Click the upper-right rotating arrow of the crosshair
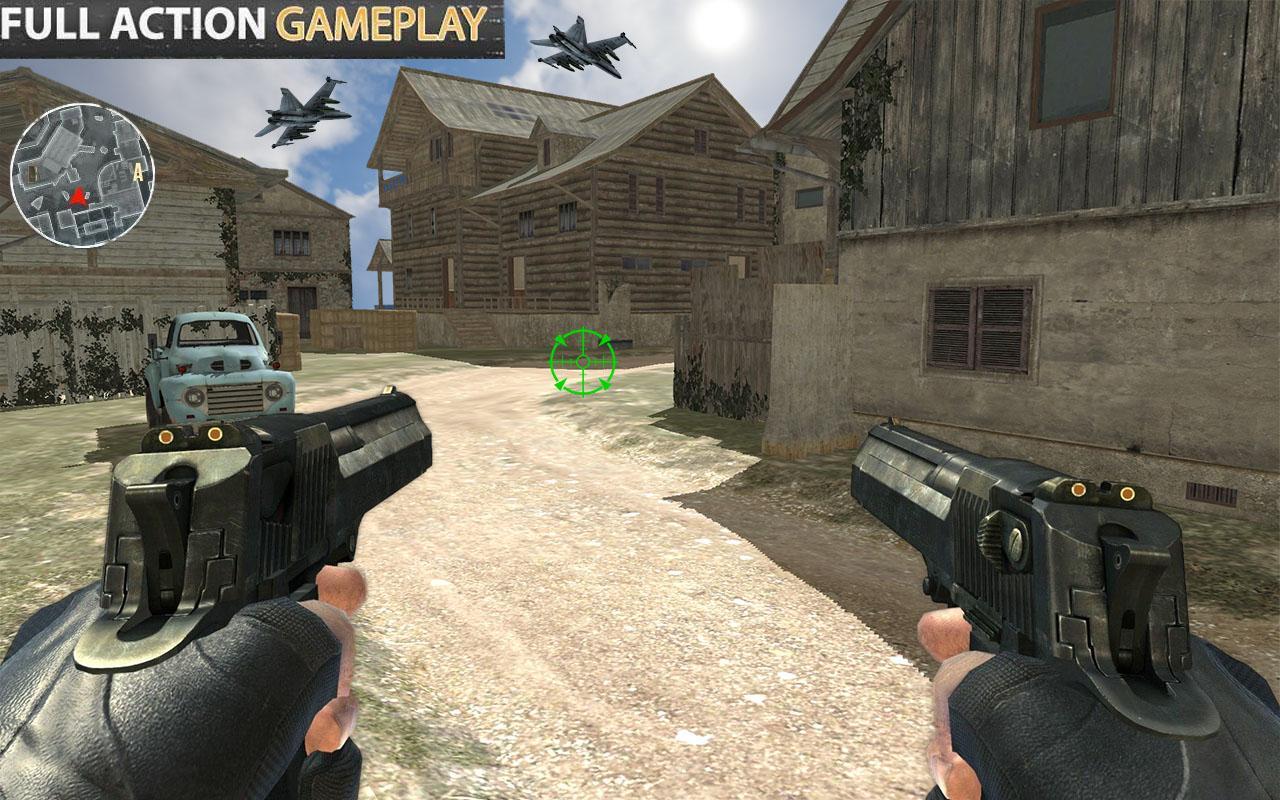 pyautogui.click(x=605, y=340)
